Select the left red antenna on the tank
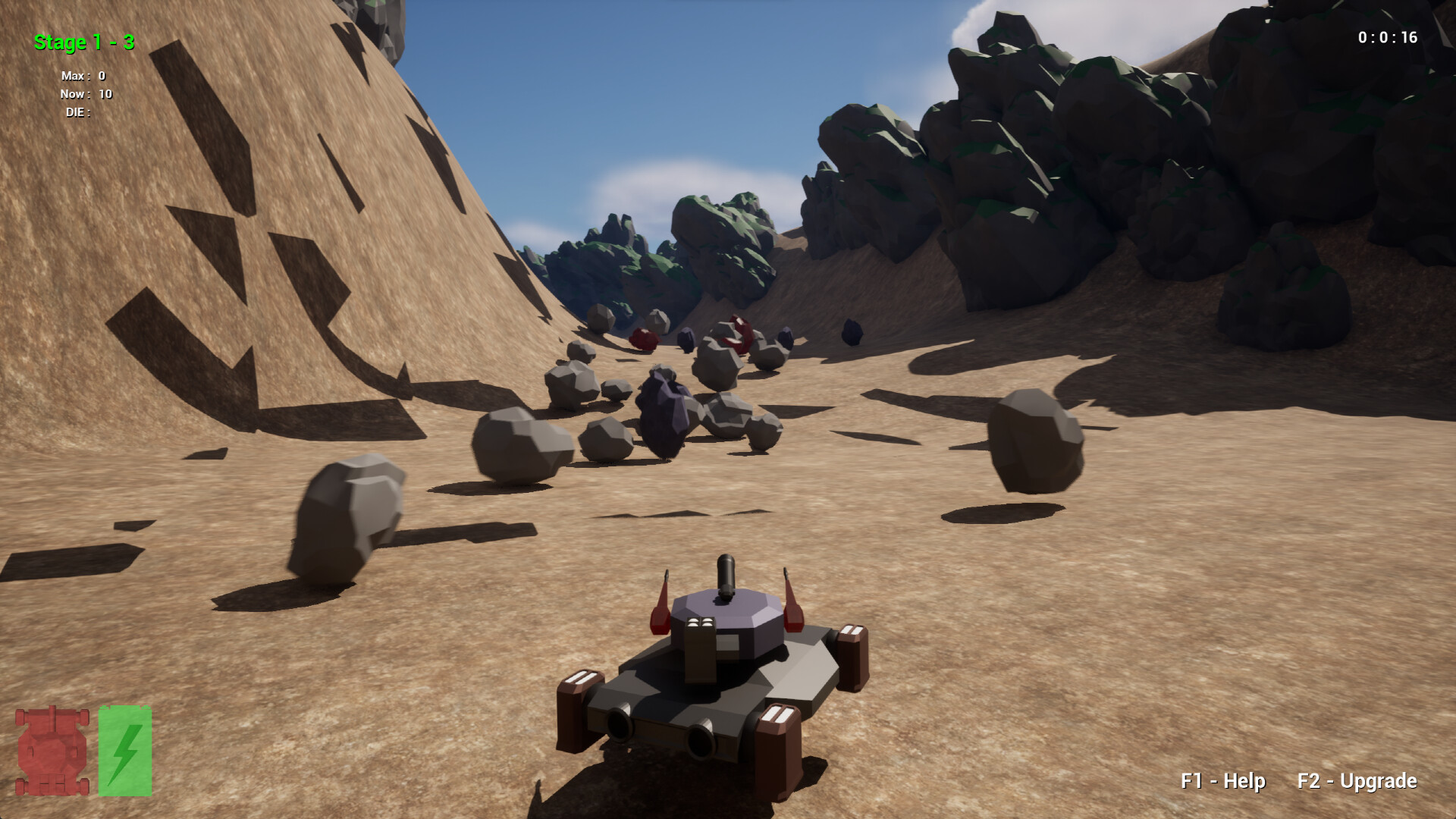The width and height of the screenshot is (1456, 819). [661, 603]
